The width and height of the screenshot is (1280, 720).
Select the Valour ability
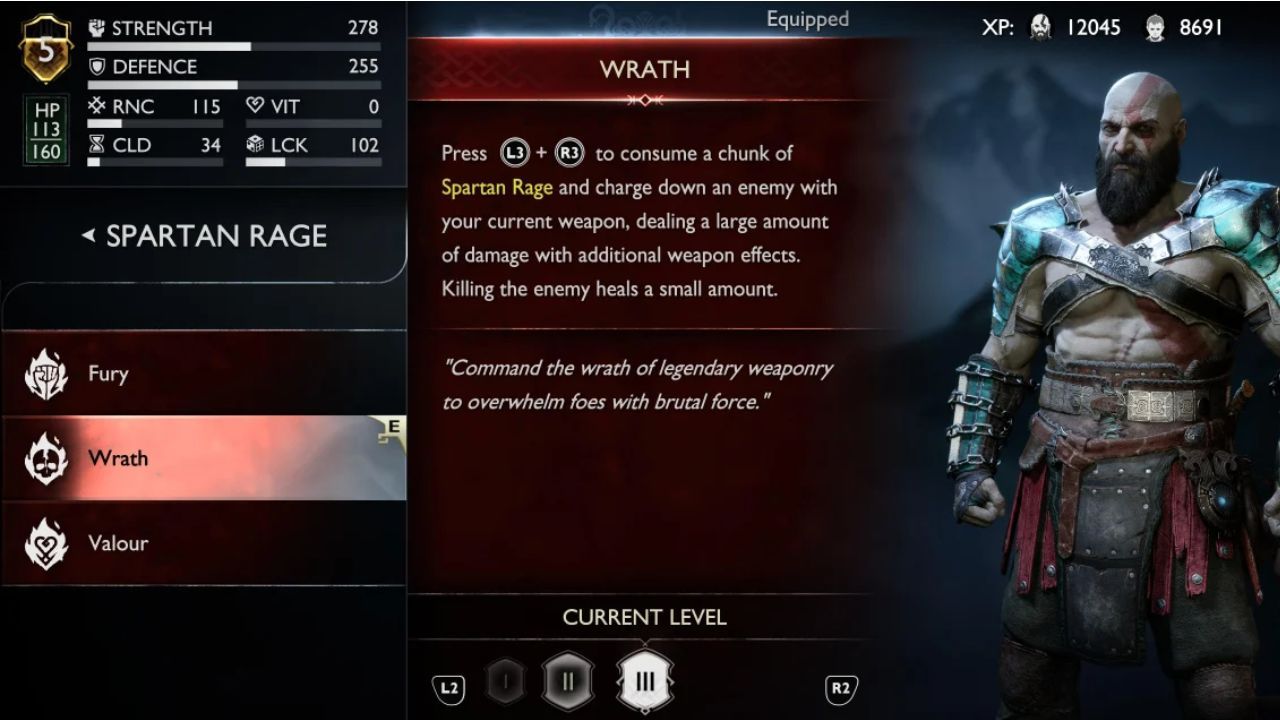click(x=200, y=543)
